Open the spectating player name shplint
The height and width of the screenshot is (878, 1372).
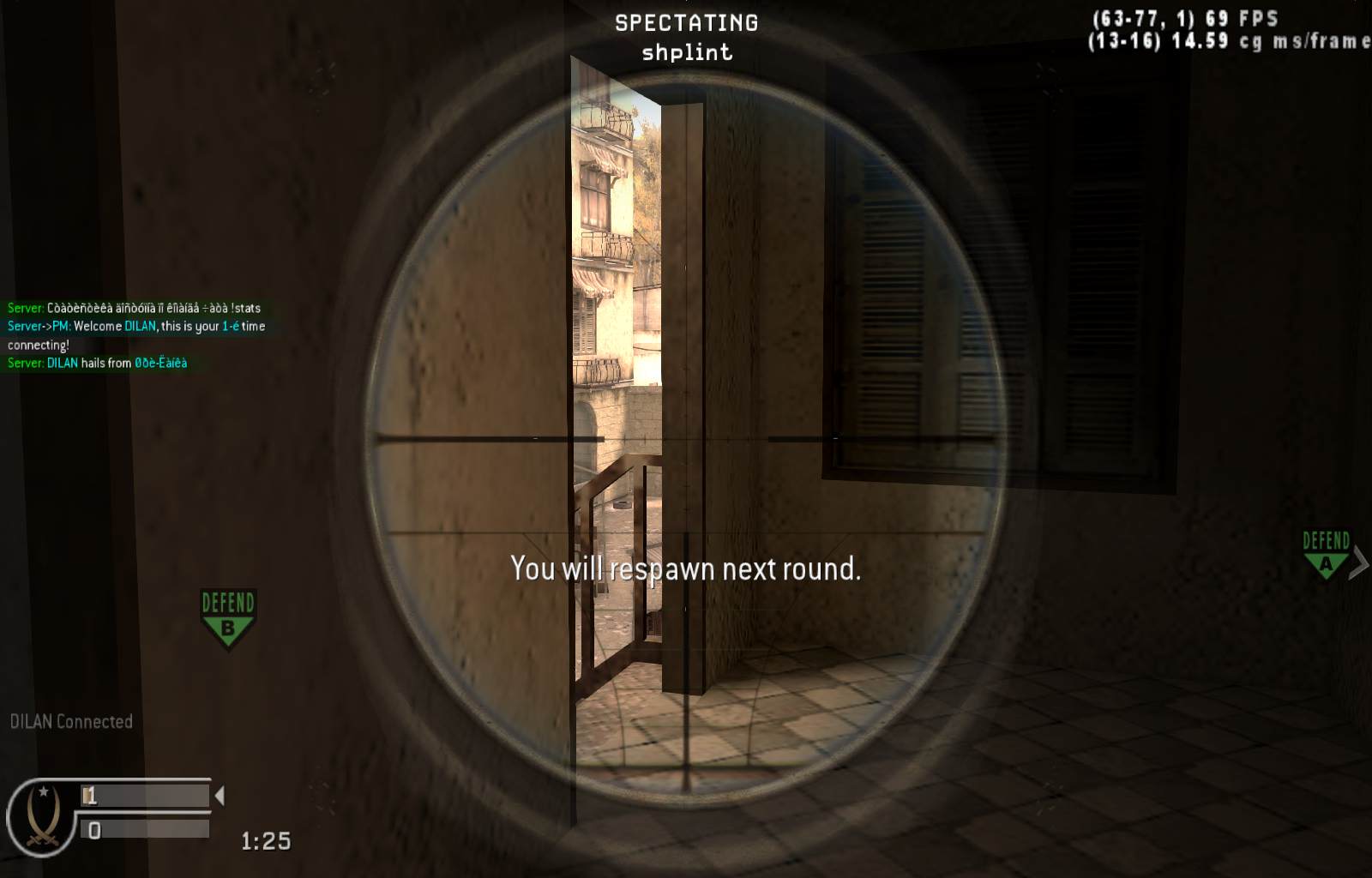click(685, 51)
